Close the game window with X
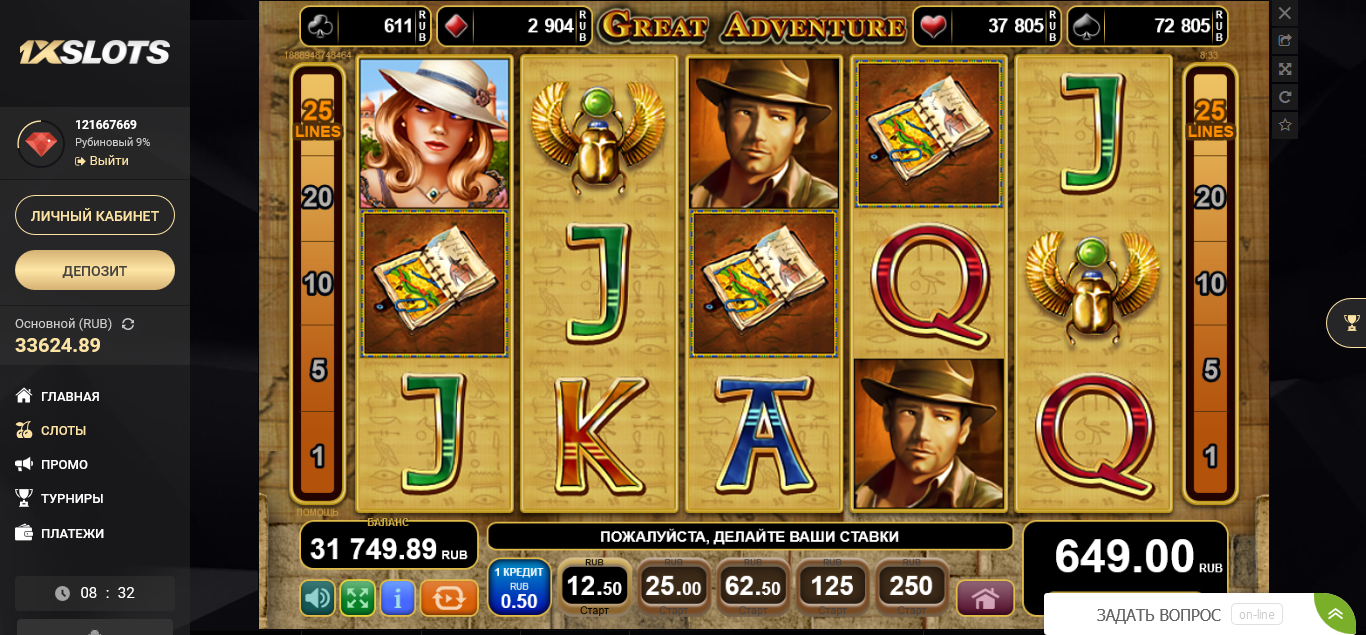This screenshot has height=635, width=1366. (1285, 13)
